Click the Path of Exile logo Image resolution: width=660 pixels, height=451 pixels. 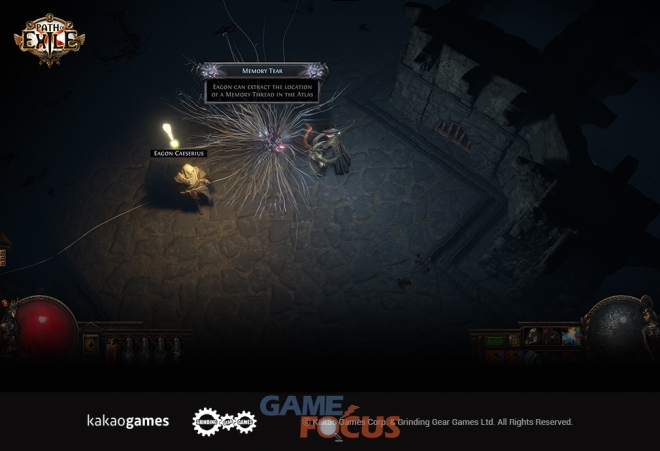49,39
